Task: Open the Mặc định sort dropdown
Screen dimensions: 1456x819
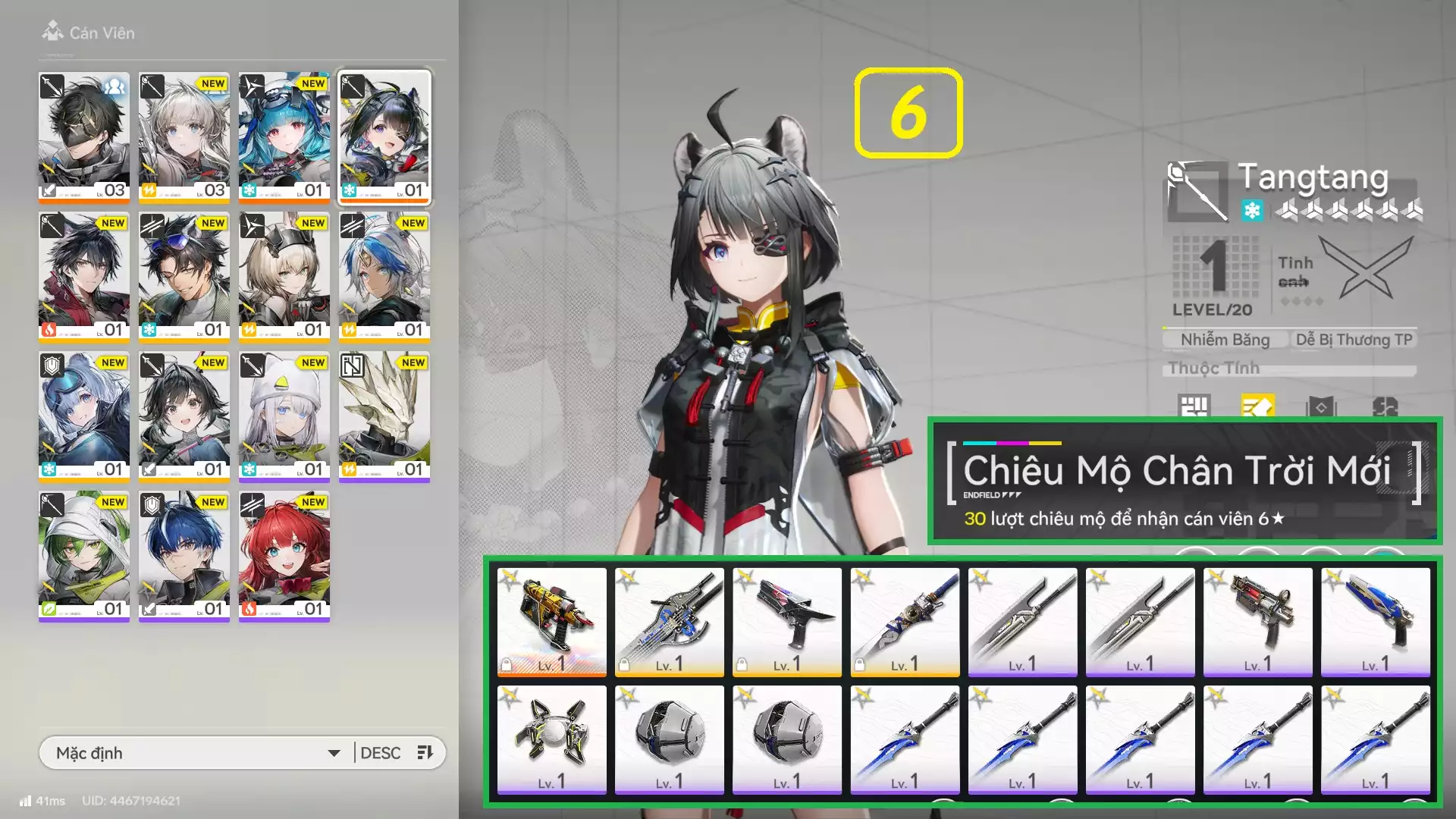Action: 197,753
